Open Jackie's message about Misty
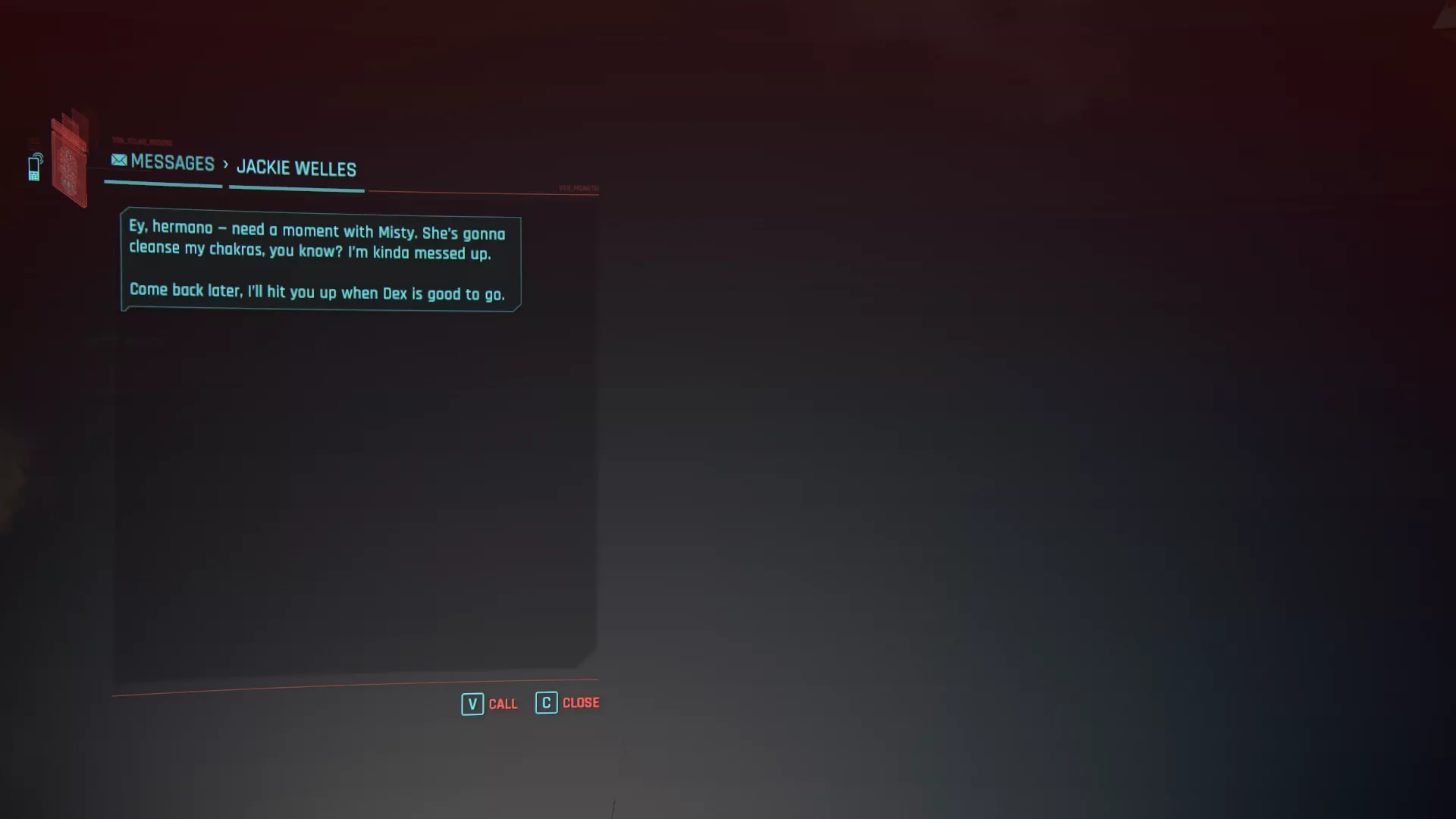This screenshot has height=819, width=1456. 320,260
